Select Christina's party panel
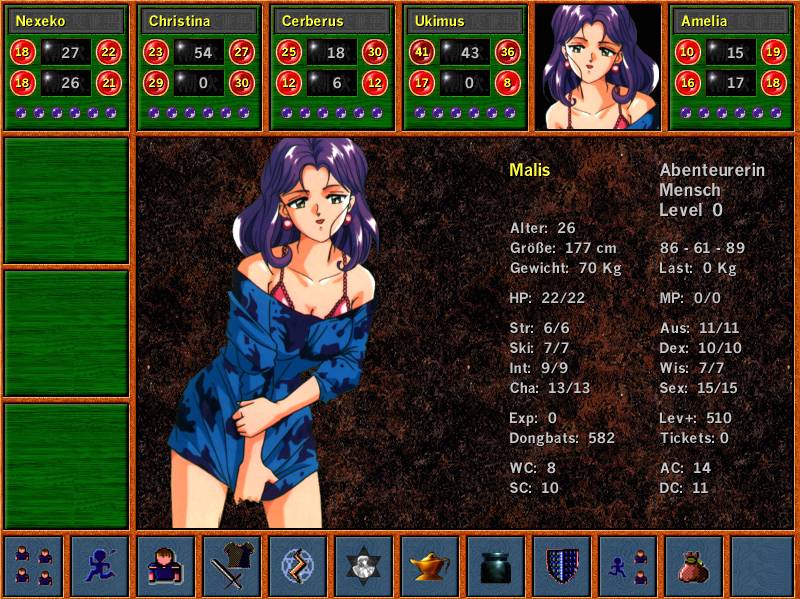Image resolution: width=800 pixels, height=599 pixels. point(200,67)
